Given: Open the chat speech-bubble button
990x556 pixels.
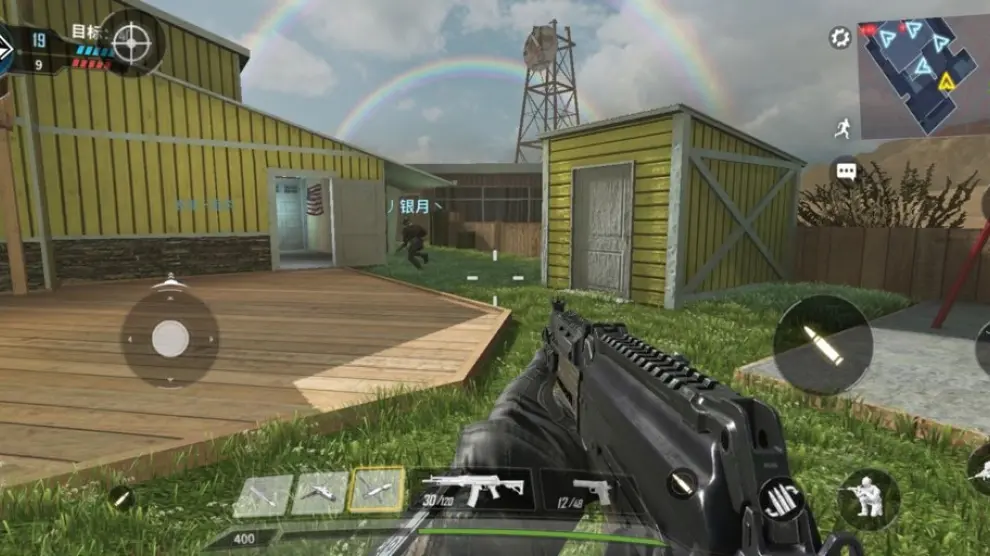Looking at the screenshot, I should click(x=846, y=171).
